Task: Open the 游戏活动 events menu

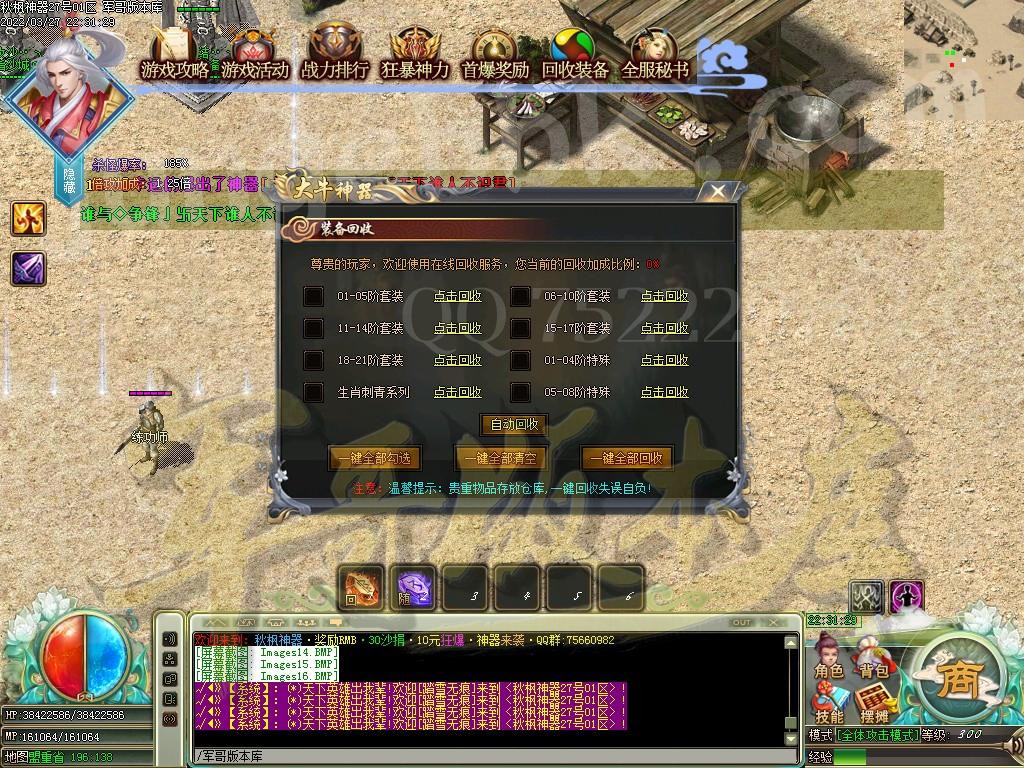Action: (x=255, y=54)
